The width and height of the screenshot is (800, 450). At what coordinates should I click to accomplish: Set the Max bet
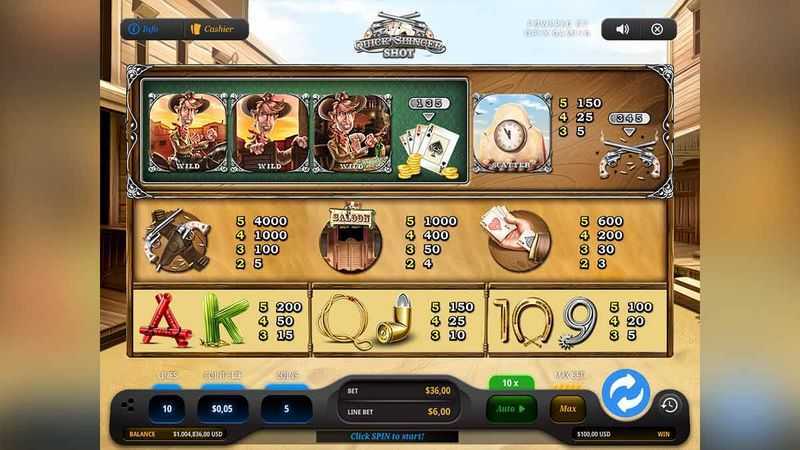click(568, 408)
